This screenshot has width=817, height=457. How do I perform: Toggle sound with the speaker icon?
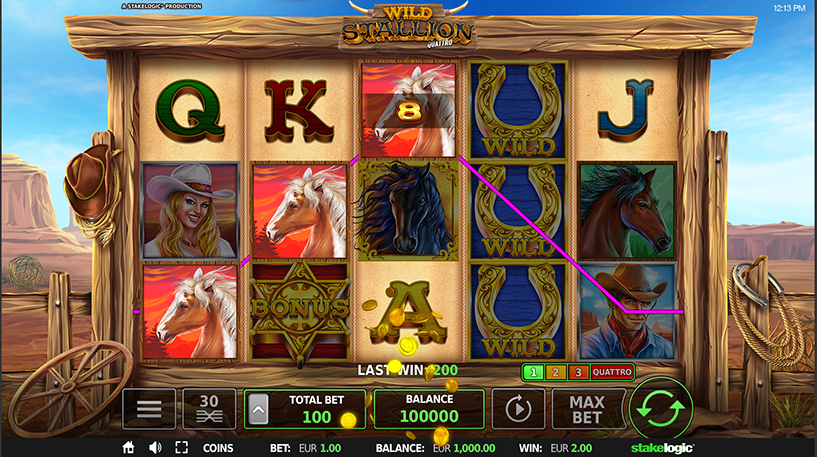click(x=155, y=448)
